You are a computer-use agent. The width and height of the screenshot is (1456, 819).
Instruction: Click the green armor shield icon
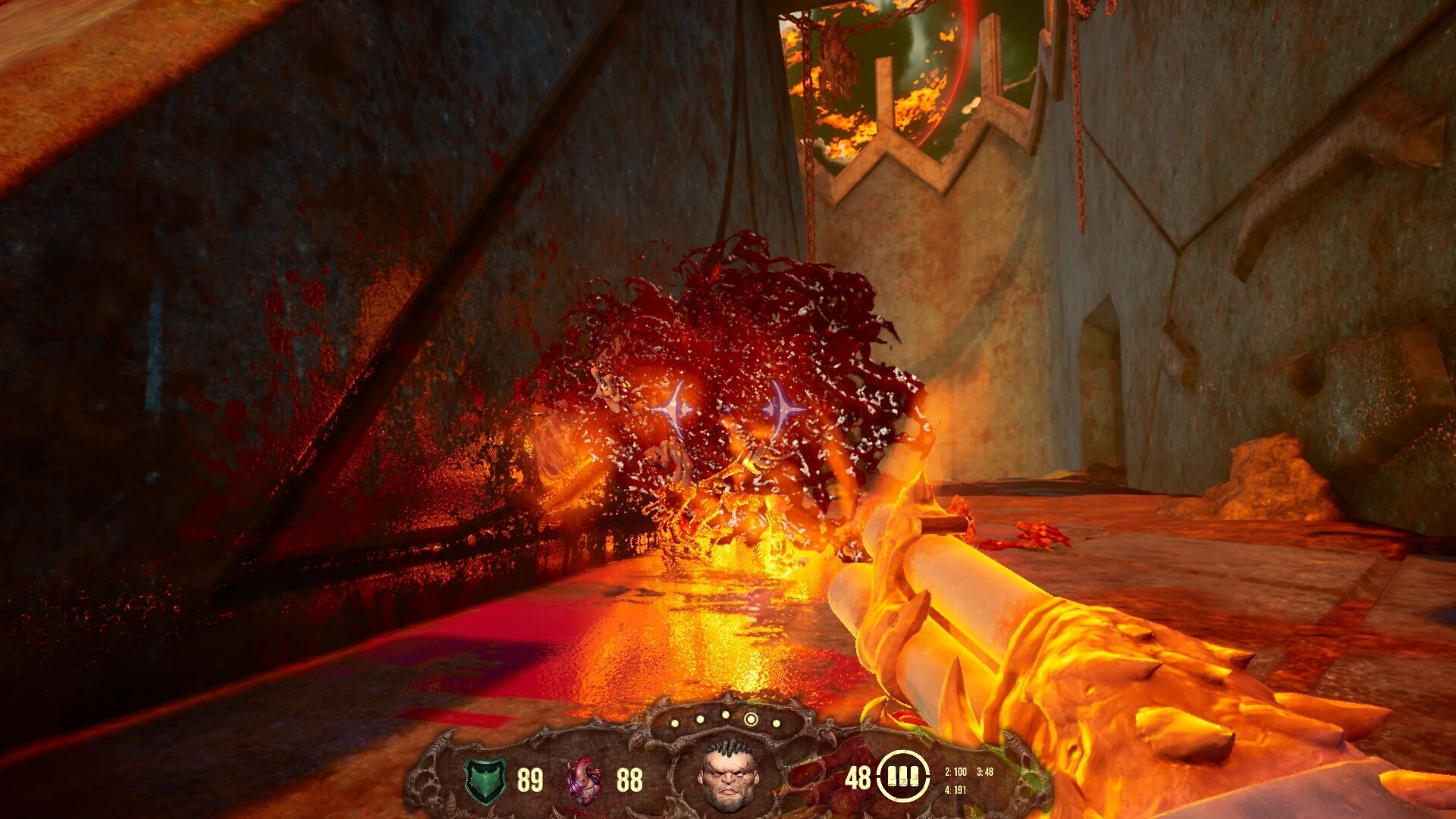pyautogui.click(x=485, y=780)
